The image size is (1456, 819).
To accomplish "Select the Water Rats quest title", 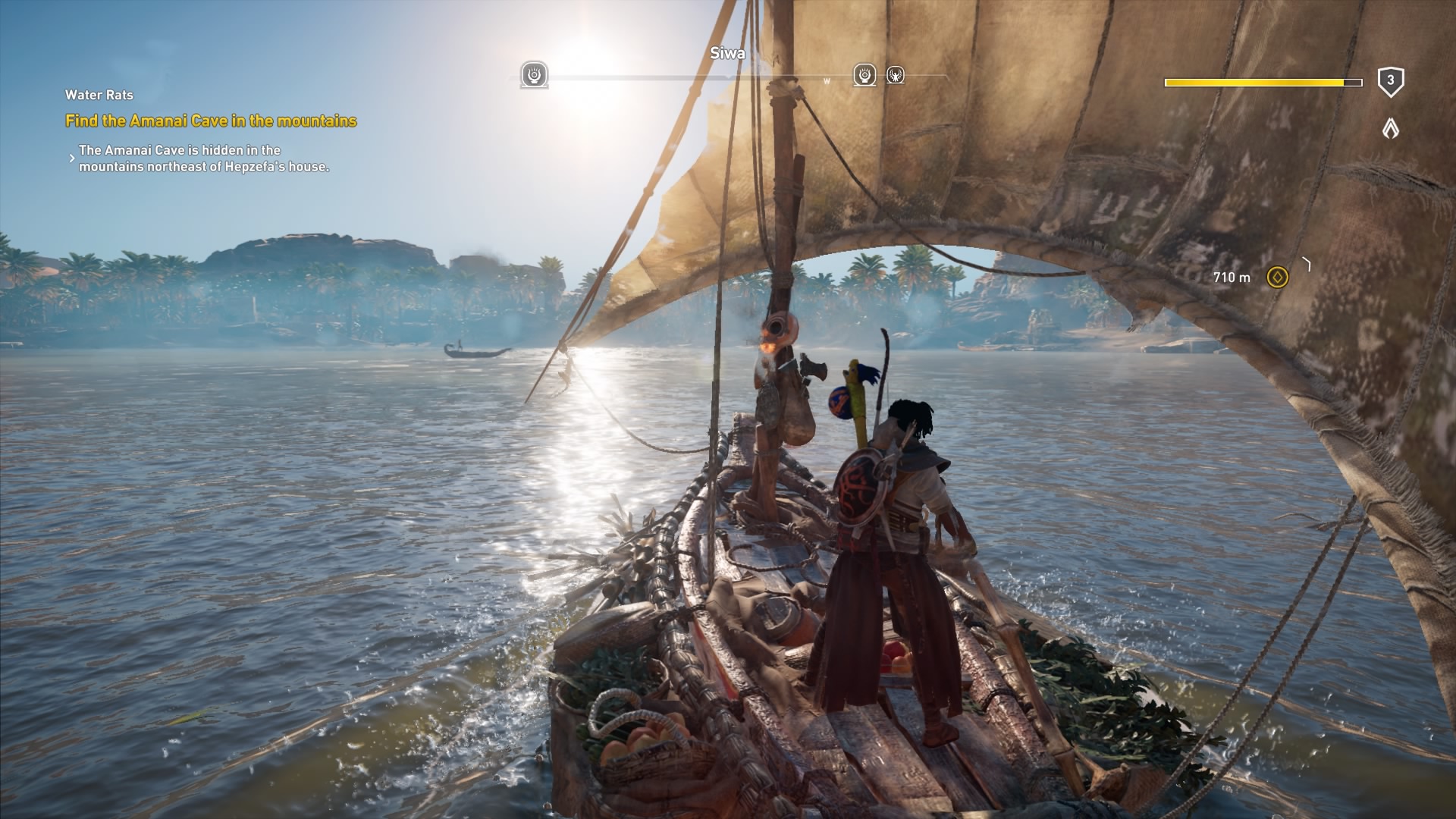I will (99, 95).
